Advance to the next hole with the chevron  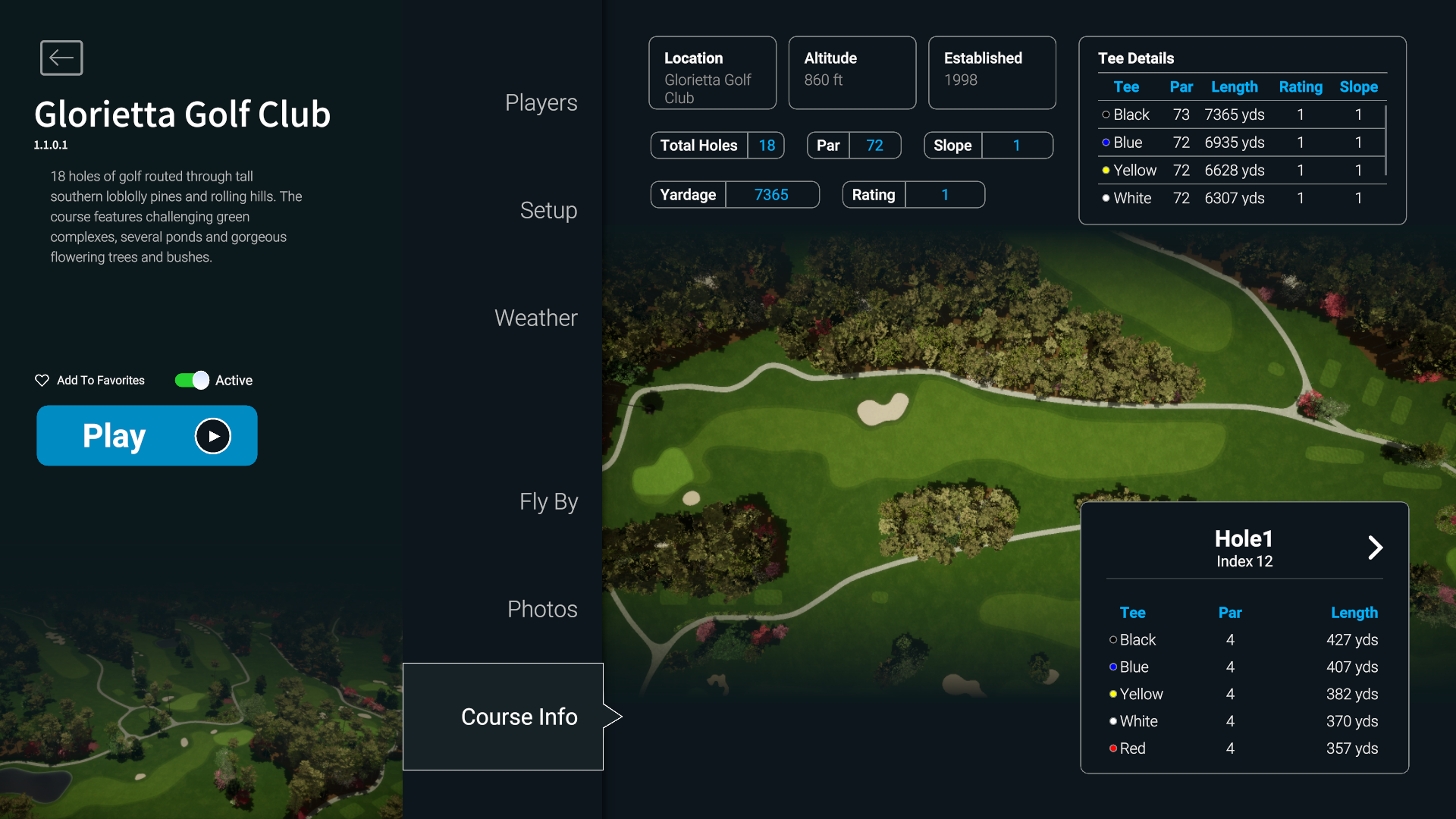[x=1375, y=548]
